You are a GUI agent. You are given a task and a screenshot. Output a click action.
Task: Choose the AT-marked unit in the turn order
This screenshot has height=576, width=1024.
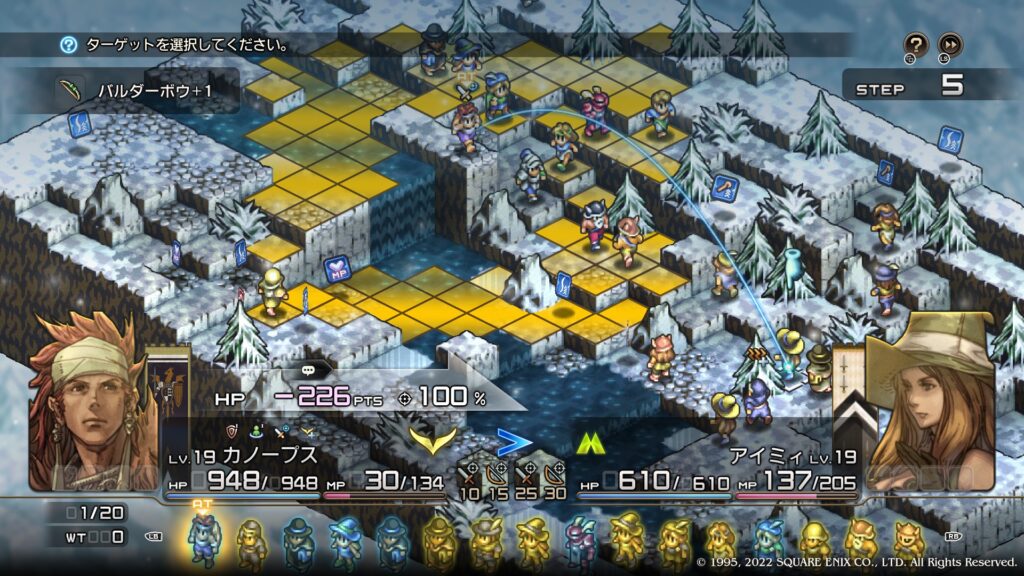[x=203, y=538]
